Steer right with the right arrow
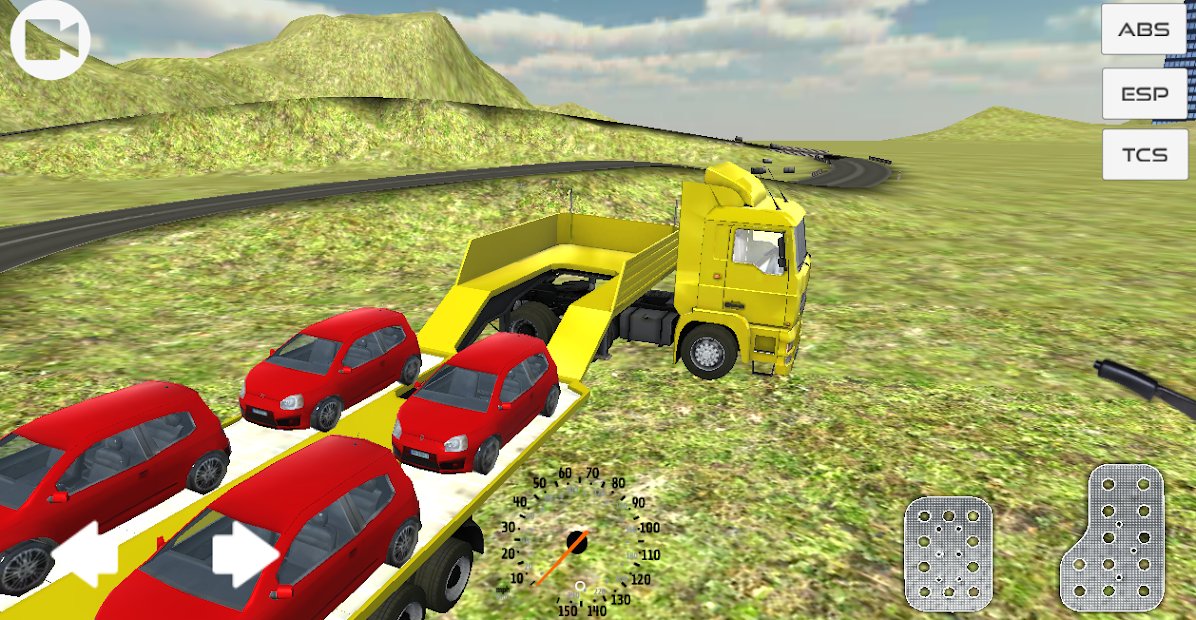This screenshot has height=620, width=1196. (245, 553)
